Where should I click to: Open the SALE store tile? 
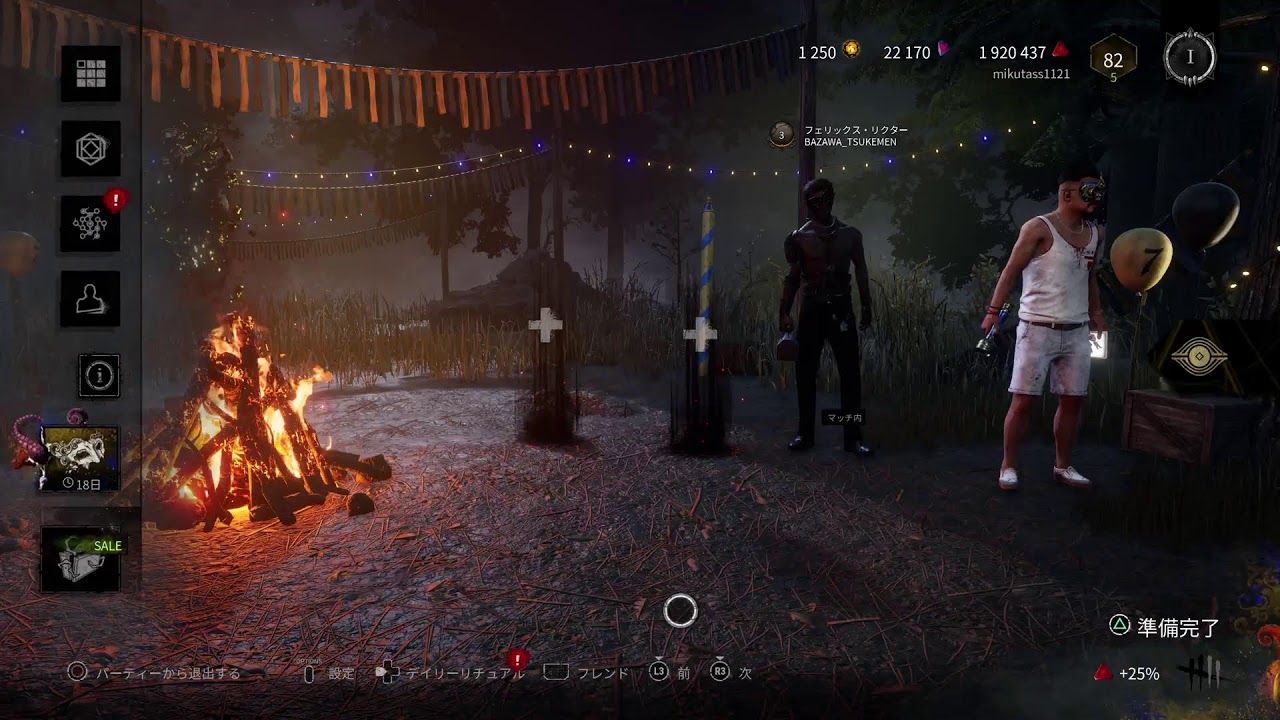tap(81, 560)
